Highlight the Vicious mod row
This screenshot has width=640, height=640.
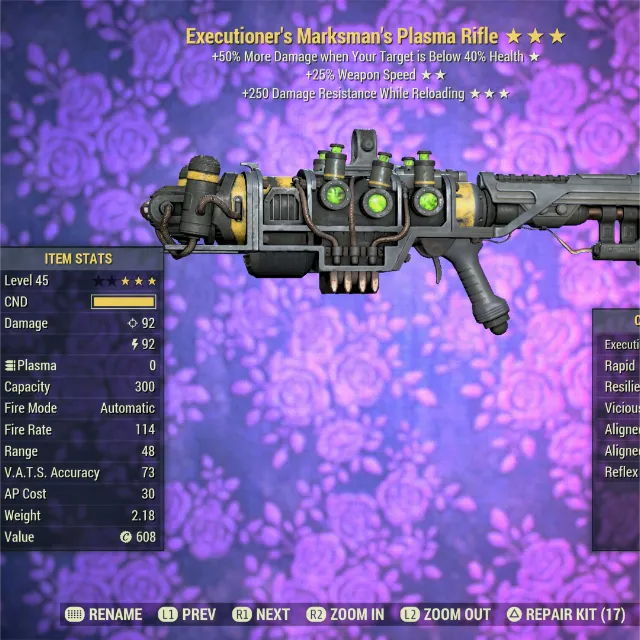pos(621,408)
